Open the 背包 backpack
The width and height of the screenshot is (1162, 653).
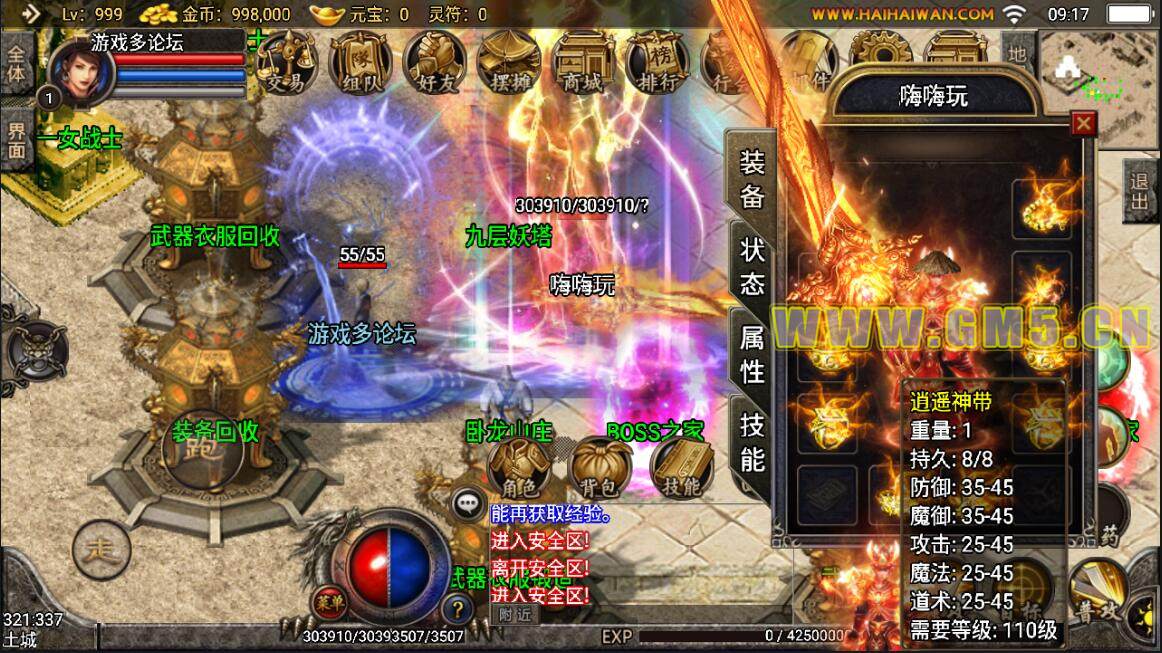(x=601, y=468)
